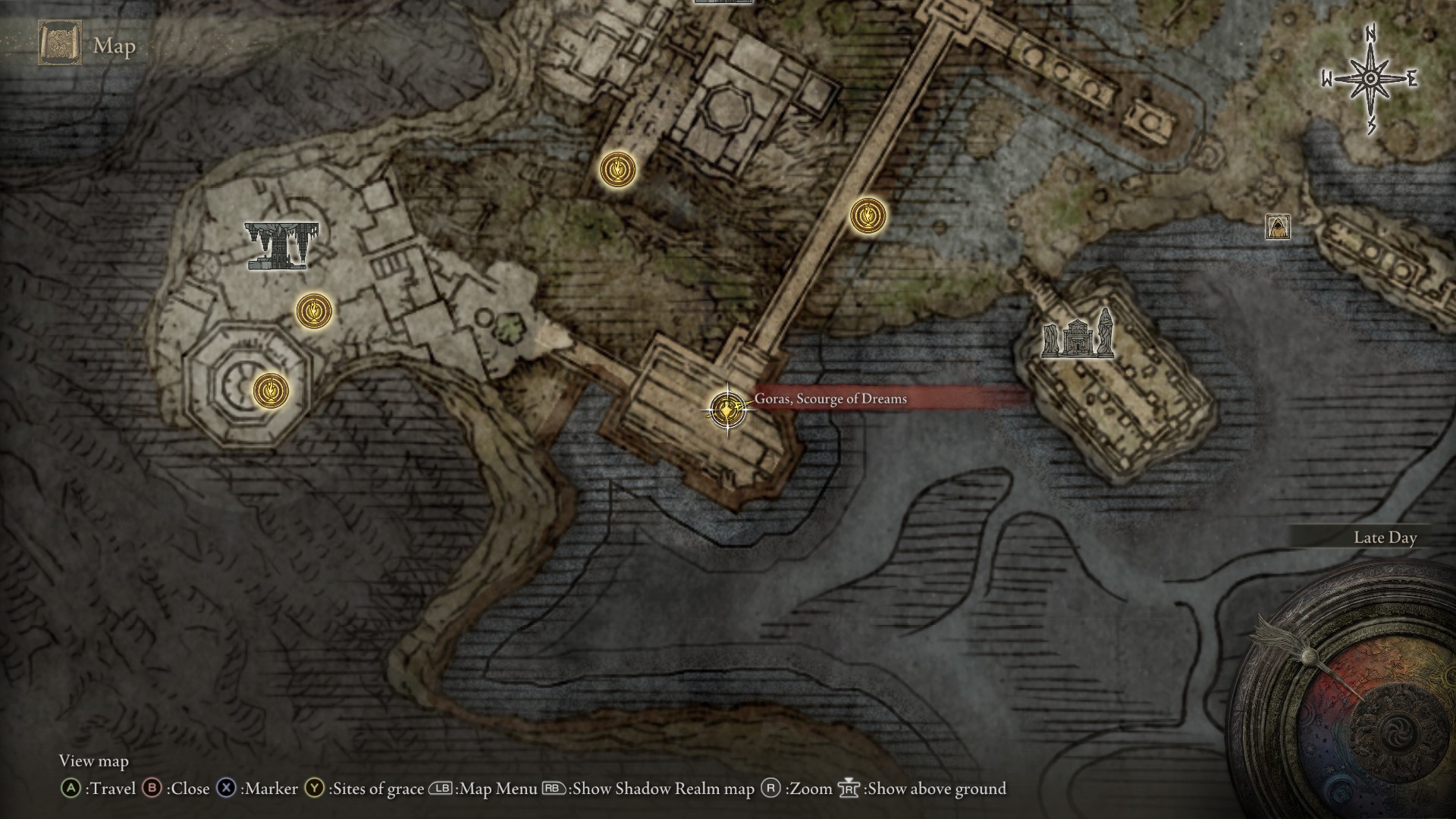Select the grace marker on the long bridge
Viewport: 1456px width, 819px height.
(868, 216)
